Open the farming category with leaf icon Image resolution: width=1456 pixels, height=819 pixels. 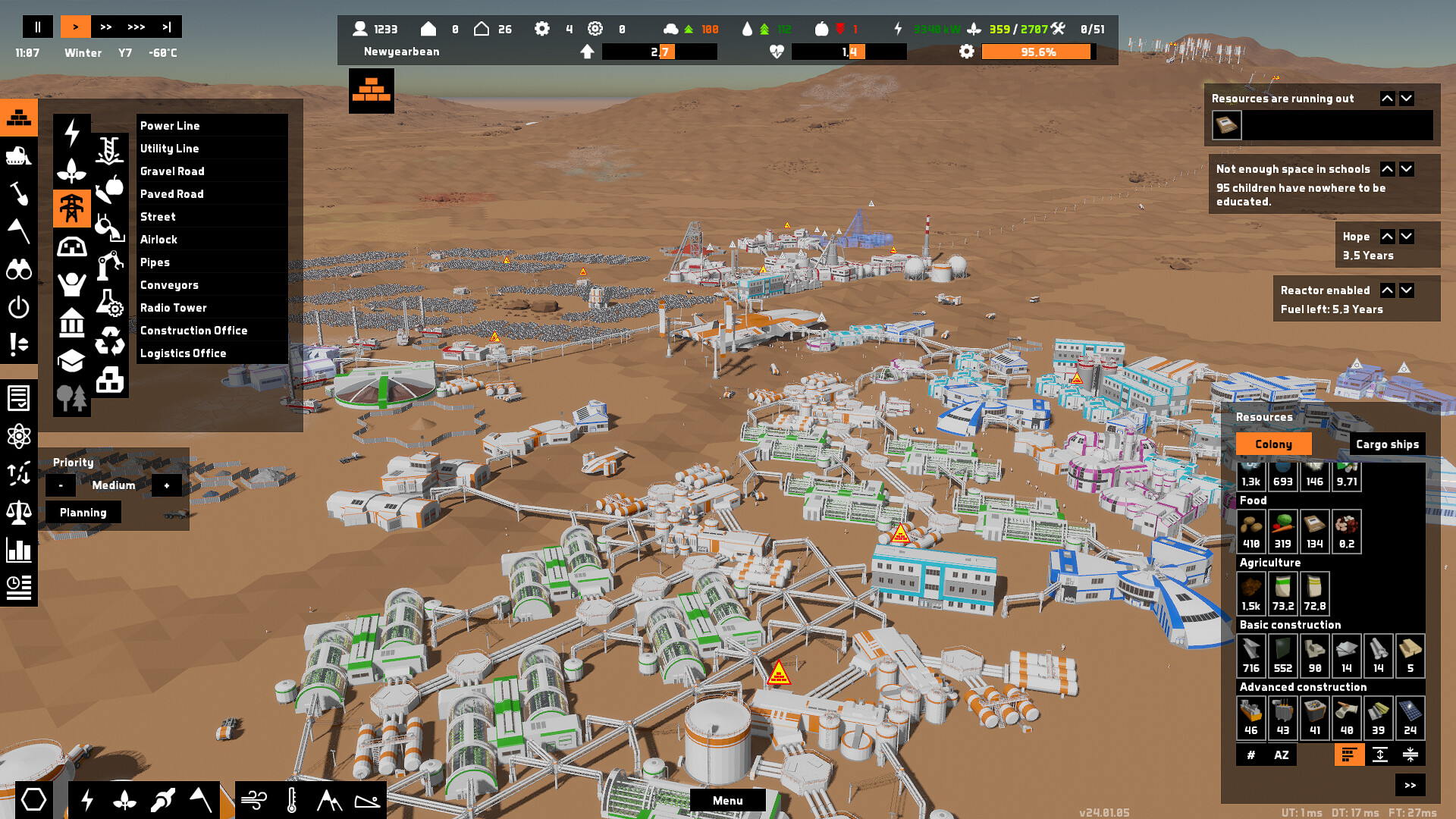tap(72, 170)
